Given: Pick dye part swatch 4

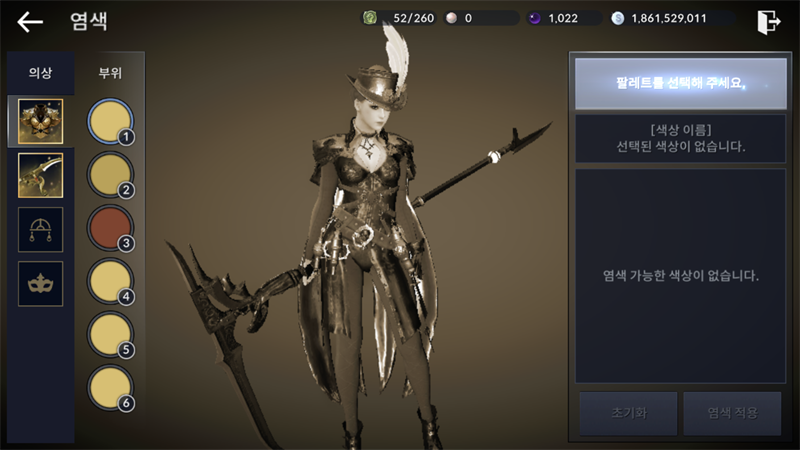Looking at the screenshot, I should pyautogui.click(x=110, y=282).
